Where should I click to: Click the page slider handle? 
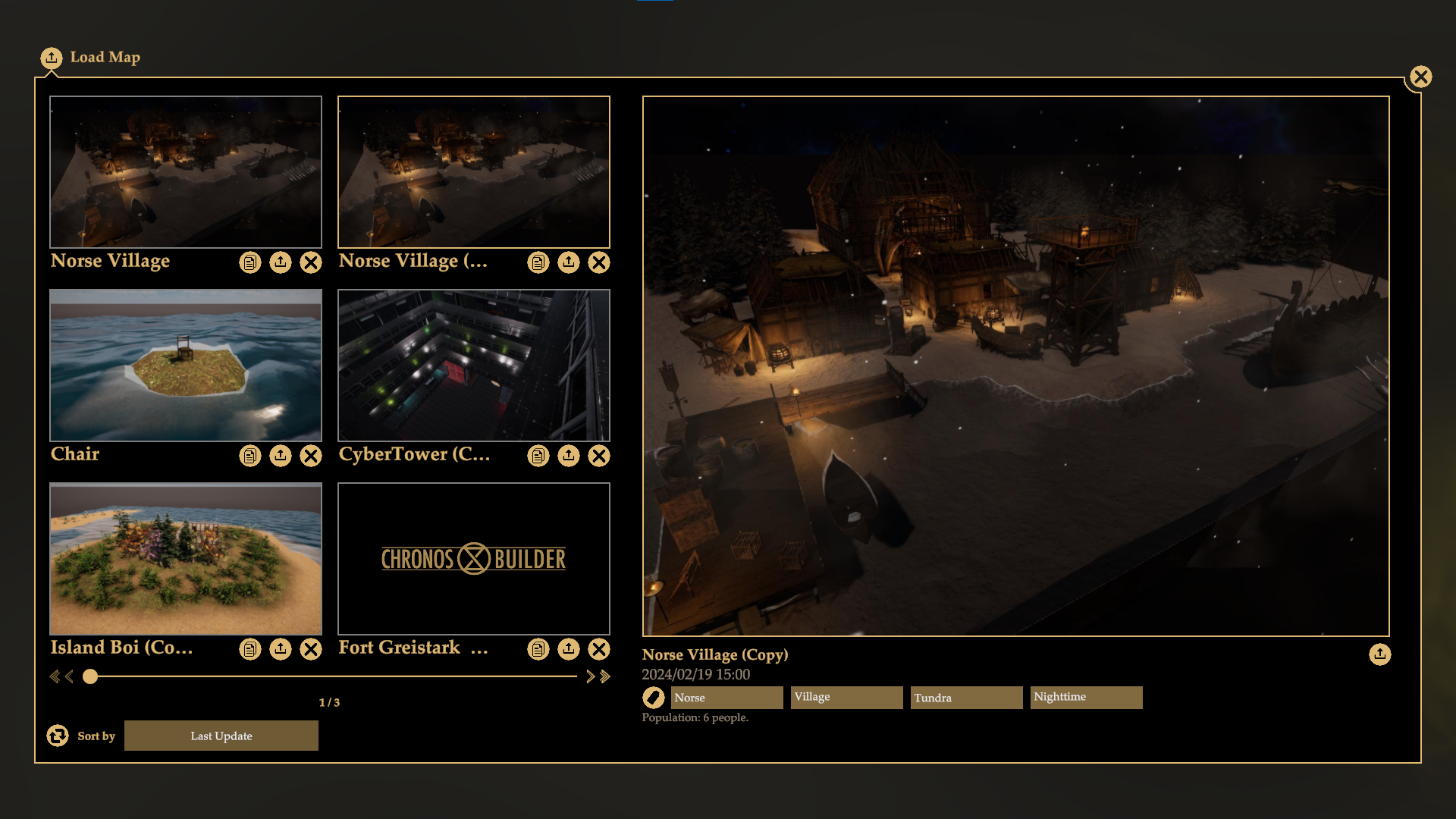90,676
